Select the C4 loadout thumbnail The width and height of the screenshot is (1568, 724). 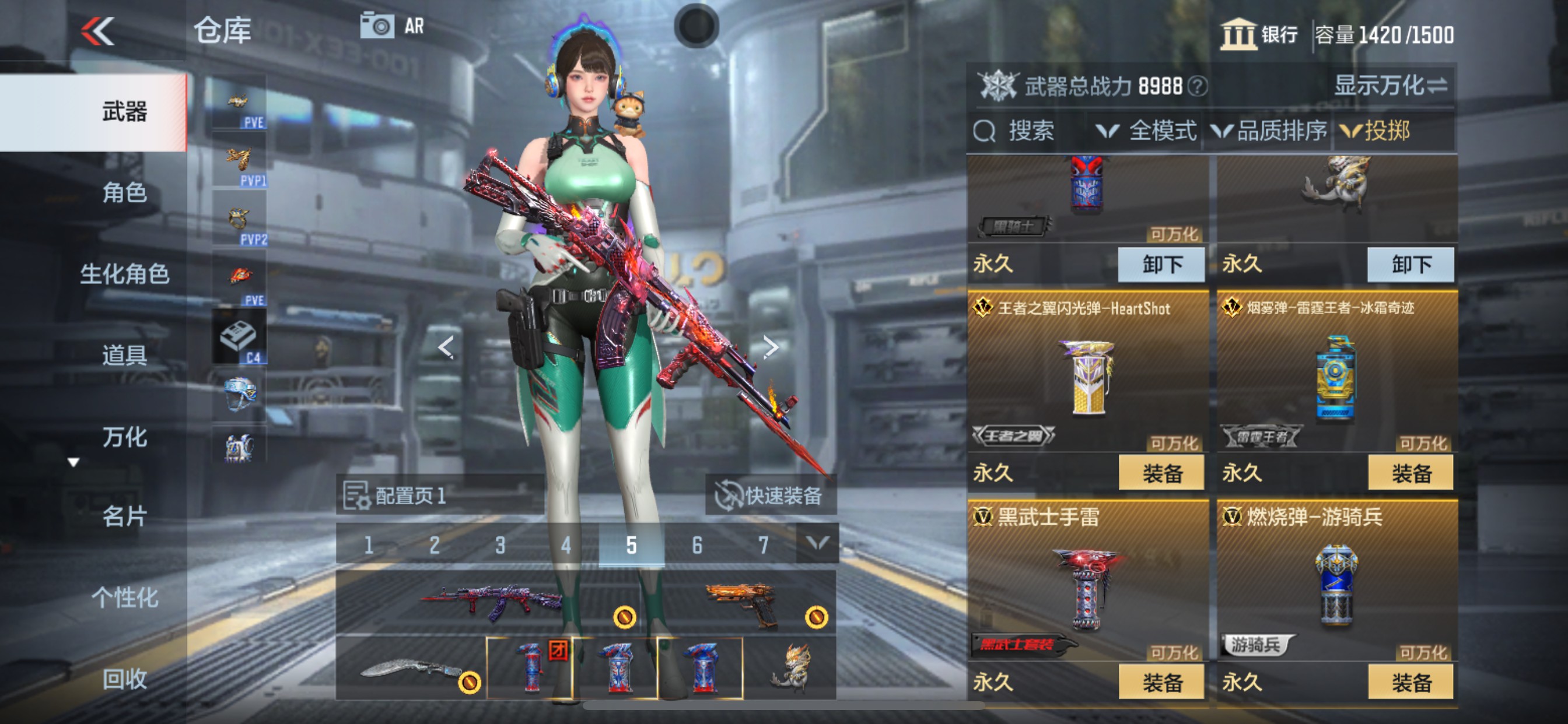click(239, 338)
